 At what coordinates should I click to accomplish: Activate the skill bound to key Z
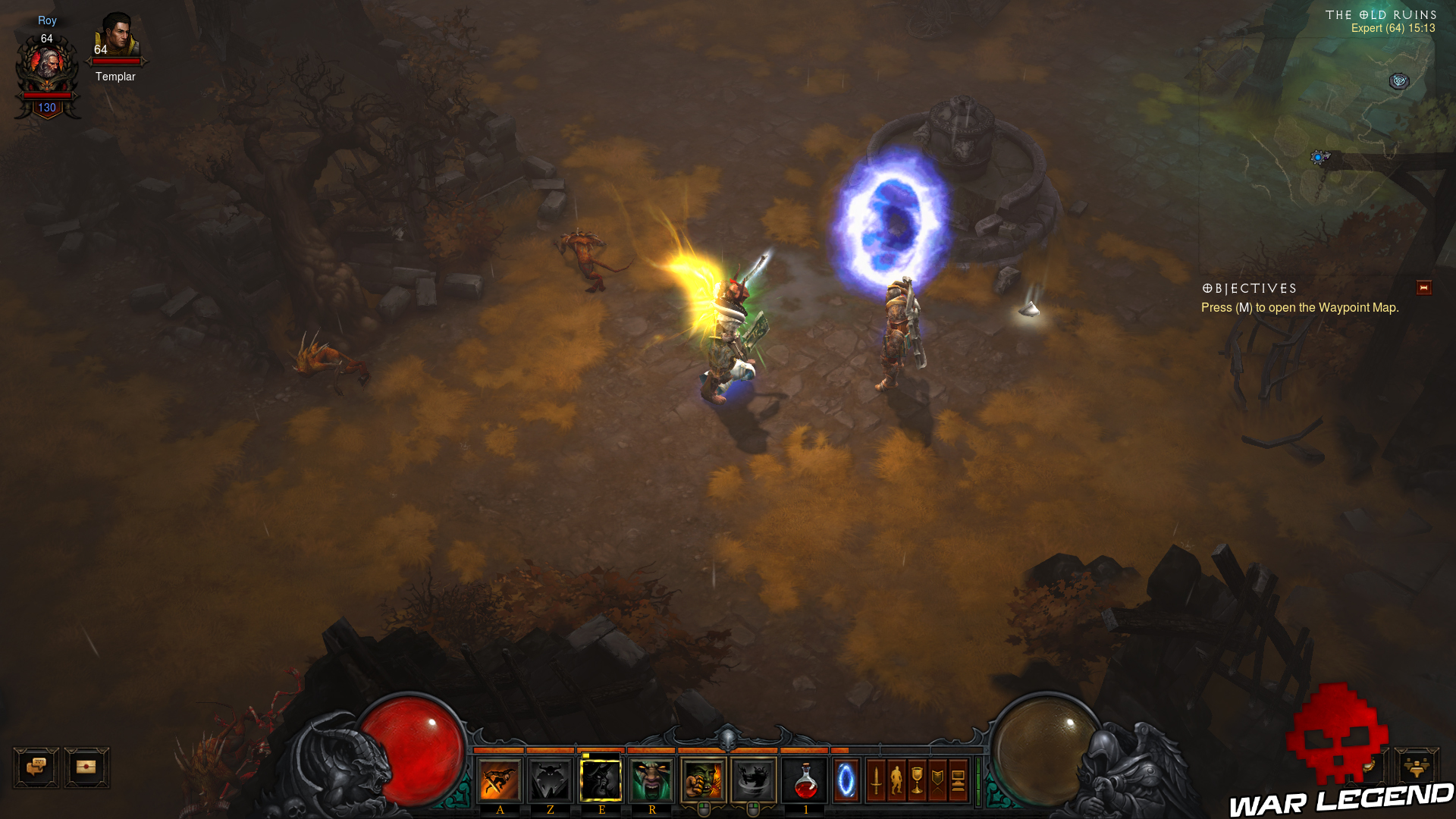pyautogui.click(x=551, y=779)
